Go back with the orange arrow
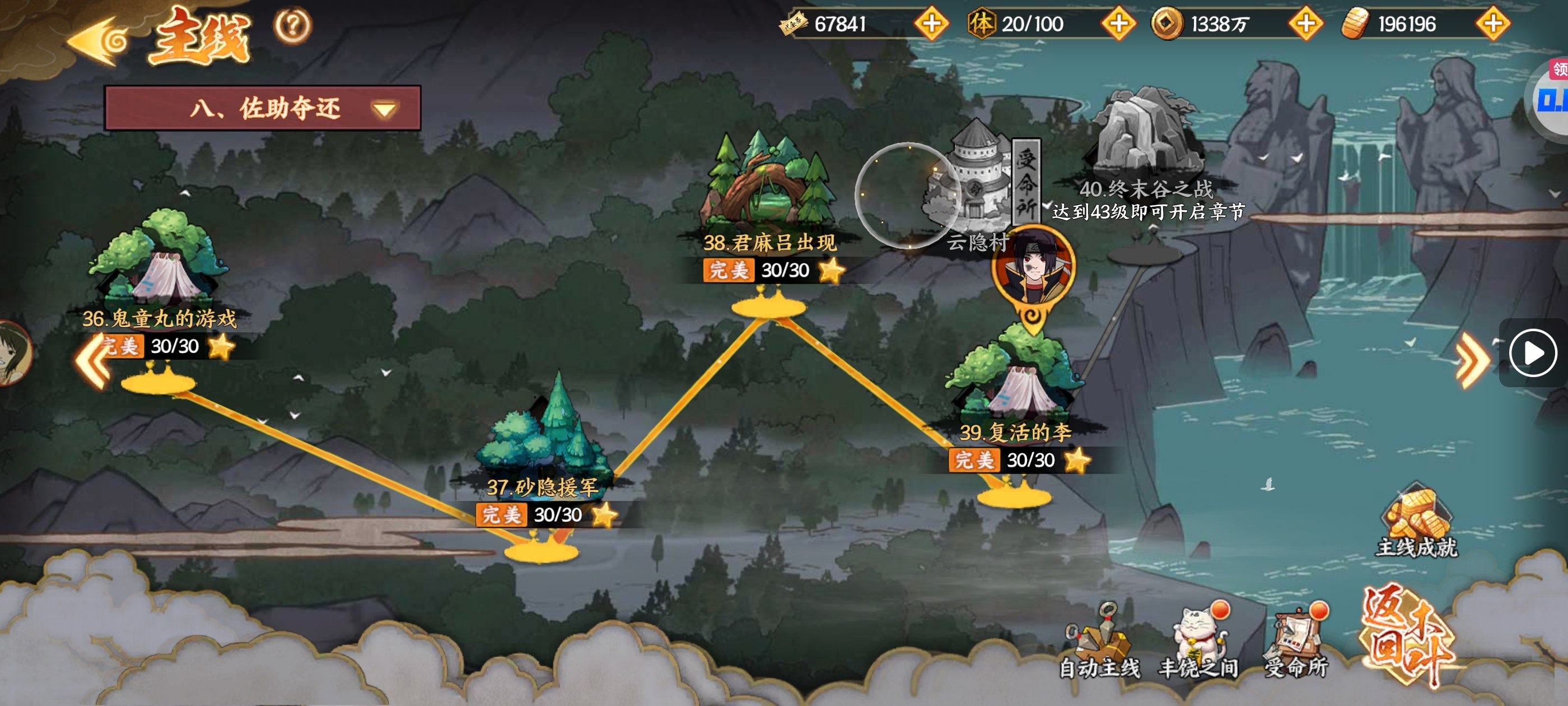1568x706 pixels. coord(97,41)
